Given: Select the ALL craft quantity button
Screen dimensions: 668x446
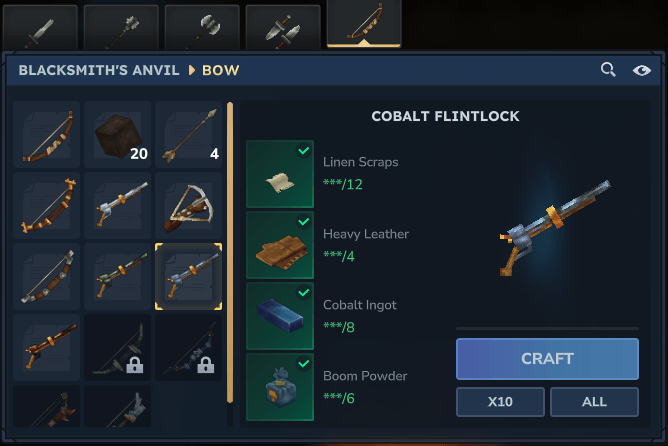Looking at the screenshot, I should [x=594, y=401].
